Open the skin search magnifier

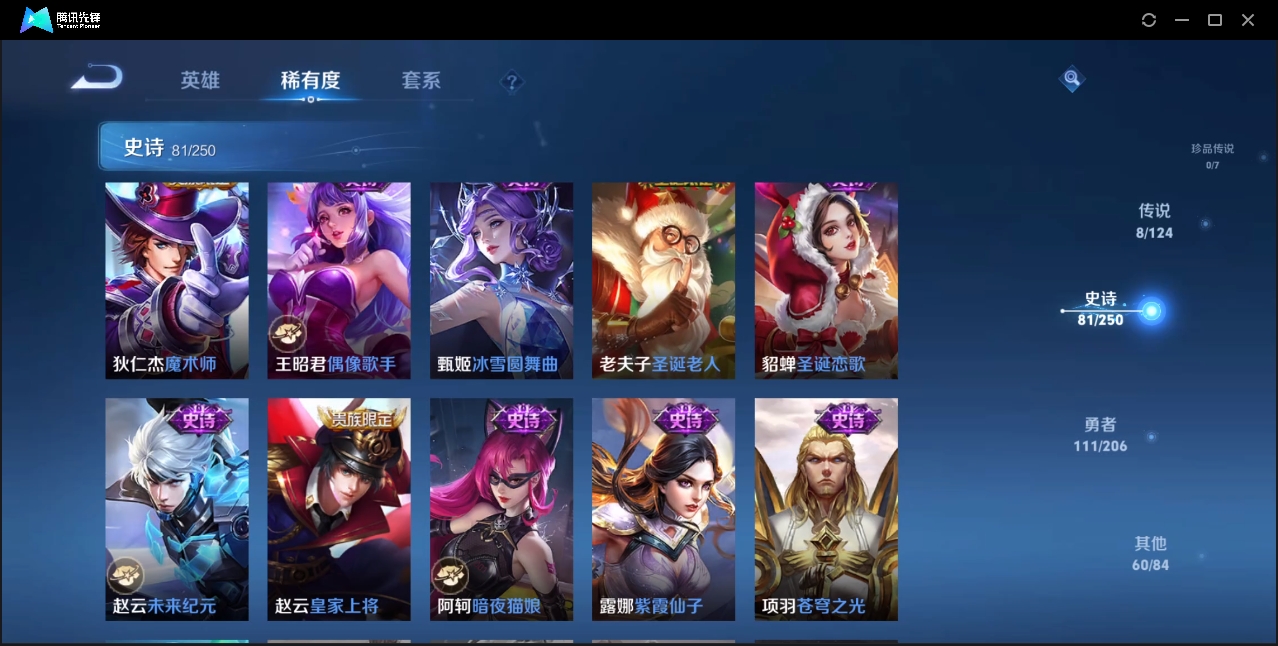click(1071, 78)
